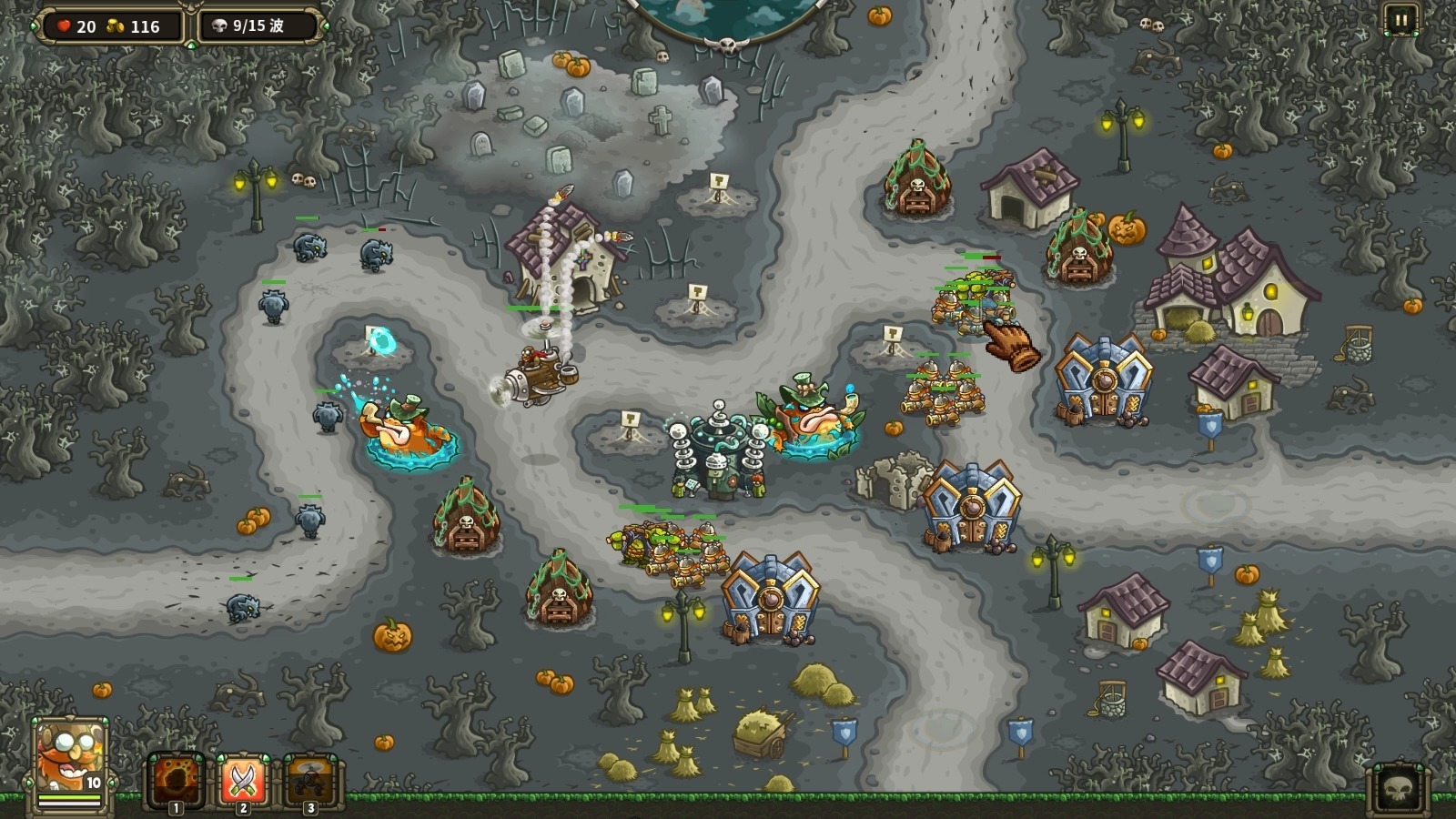Activate the meteor rock ability
The width and height of the screenshot is (1456, 819).
(176, 780)
